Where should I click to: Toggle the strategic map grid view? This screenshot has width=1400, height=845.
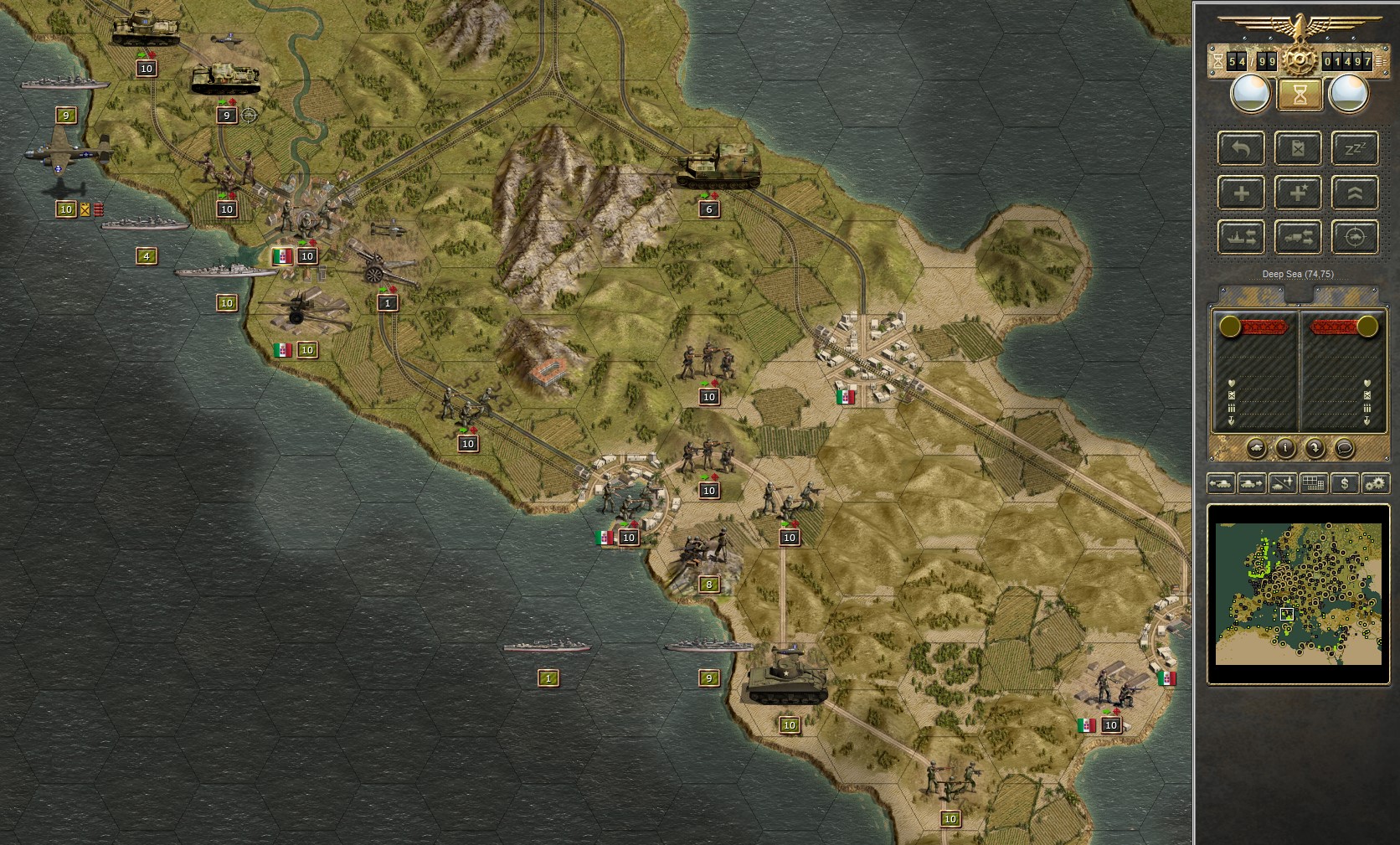1313,484
